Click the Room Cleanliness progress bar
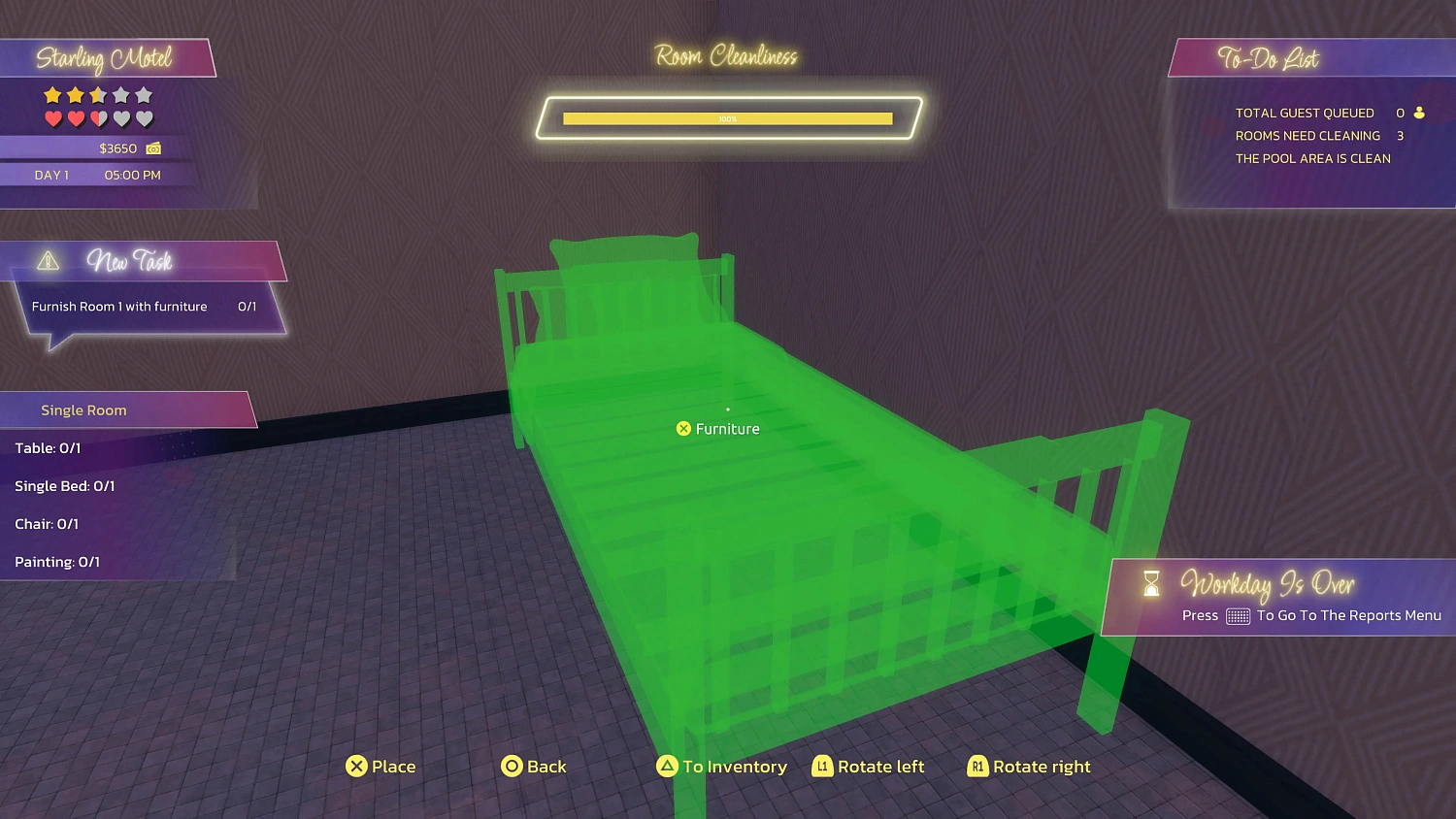This screenshot has width=1456, height=819. [x=726, y=117]
